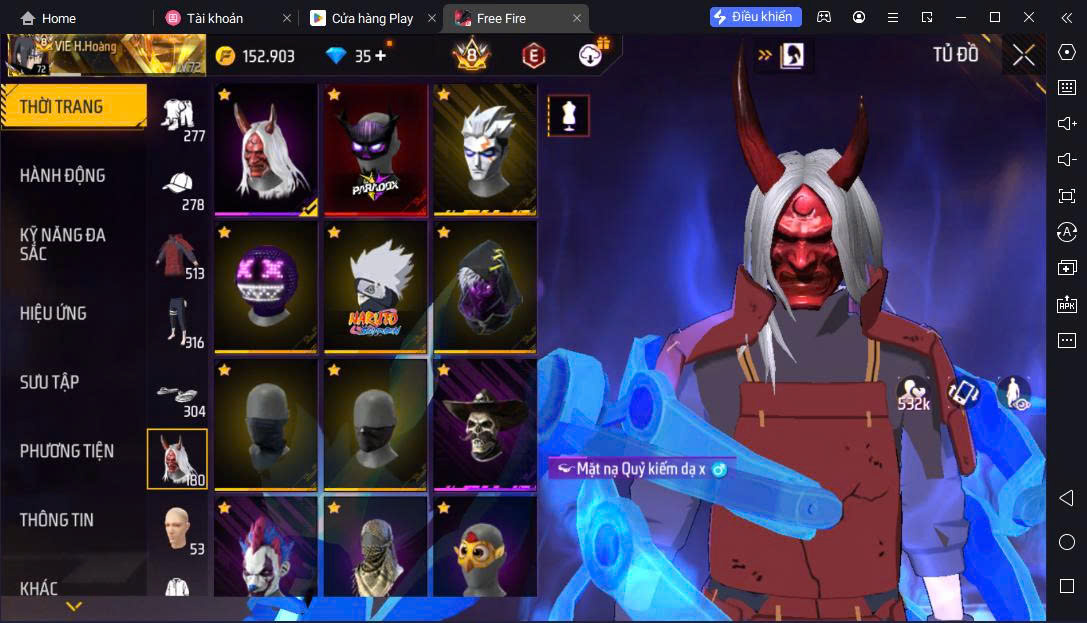Select the skull cowboy hat mask
1087x623 pixels.
click(x=485, y=424)
